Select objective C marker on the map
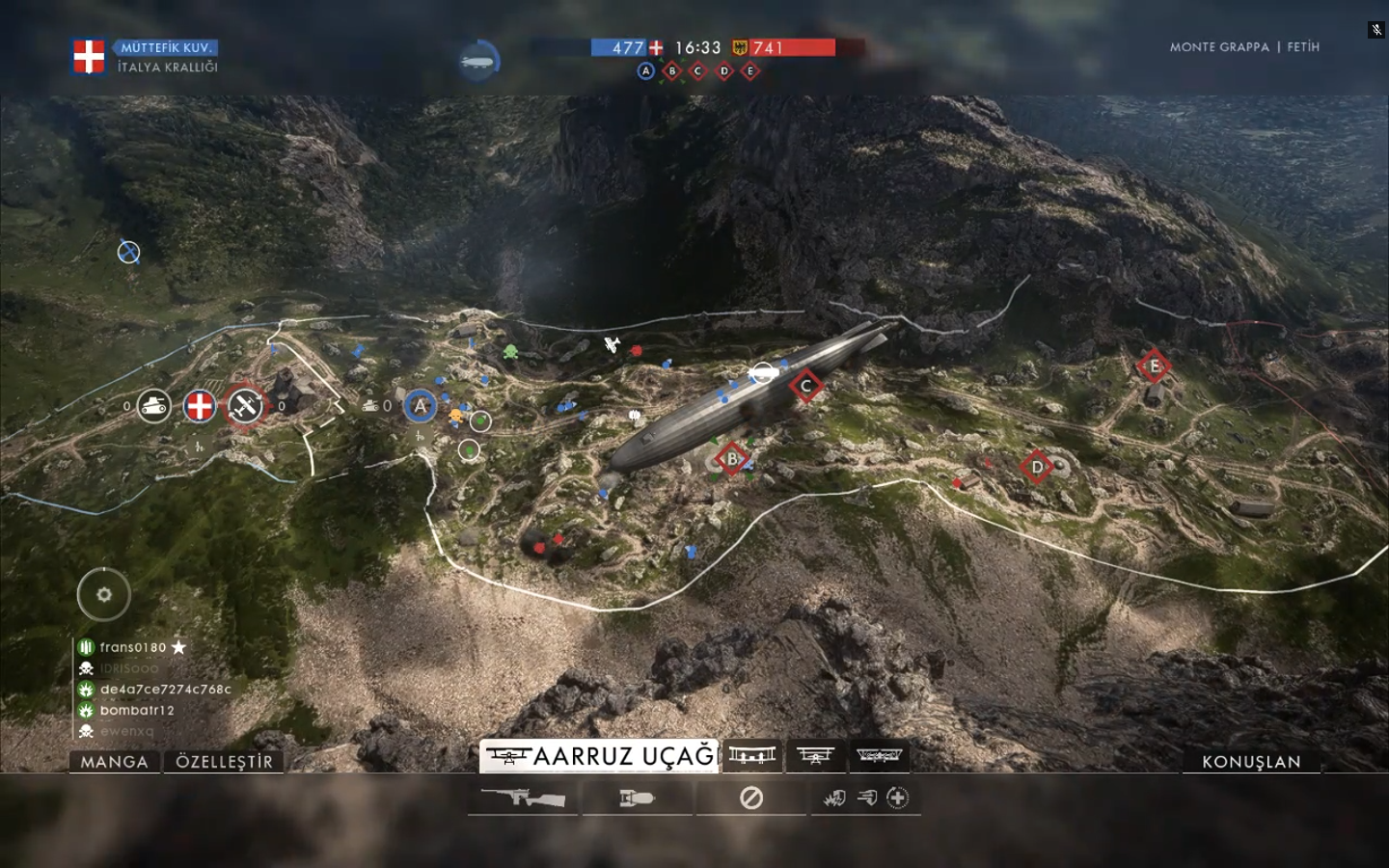1389x868 pixels. coord(805,386)
